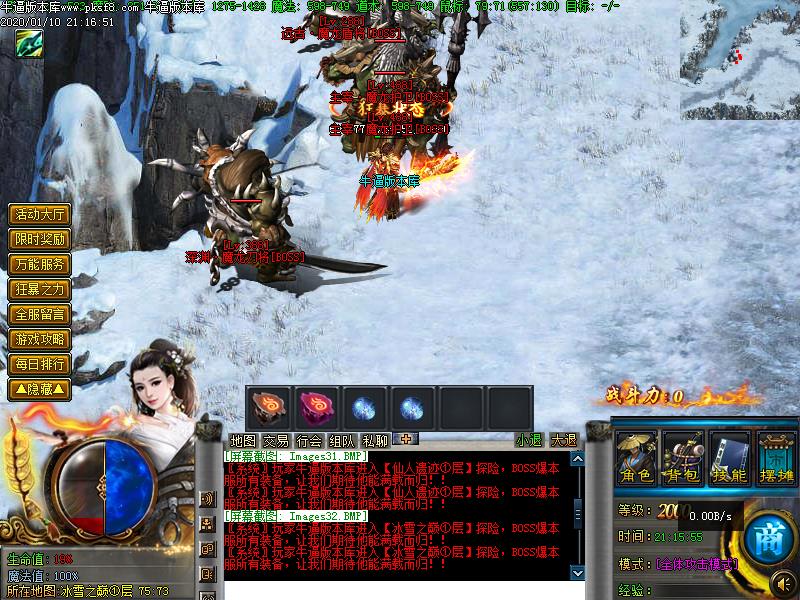
Task: Show the 游戏攻略 game guide
Action: [40, 339]
